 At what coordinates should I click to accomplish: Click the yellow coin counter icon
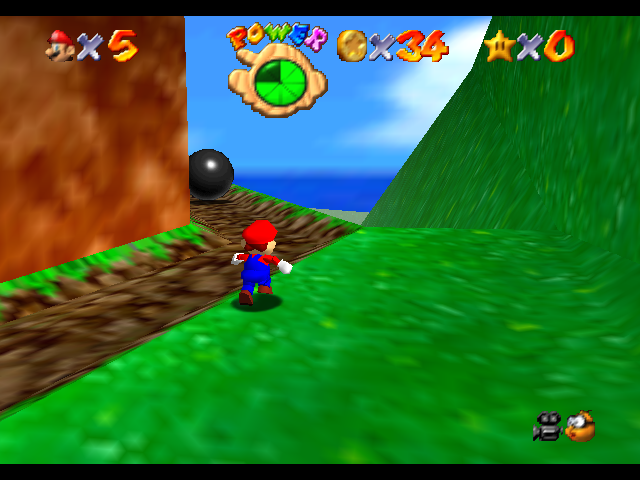351,44
